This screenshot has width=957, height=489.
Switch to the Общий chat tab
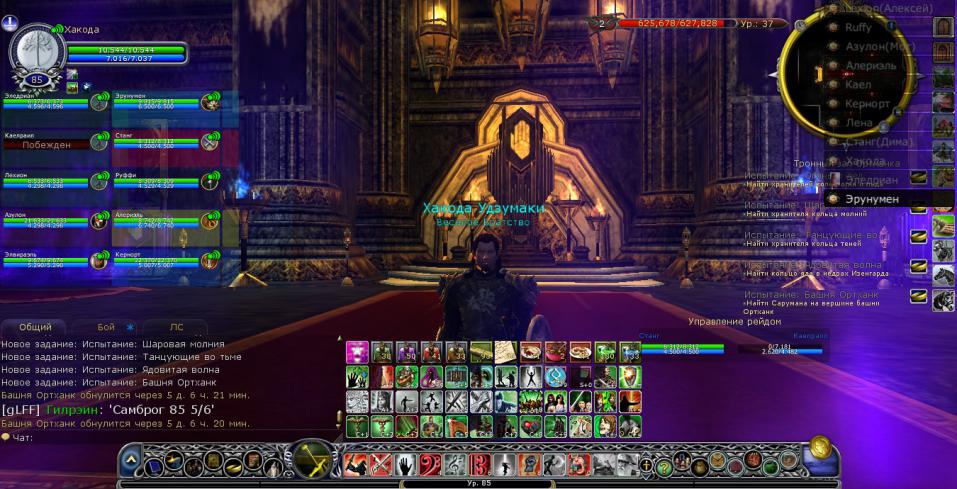coord(35,327)
